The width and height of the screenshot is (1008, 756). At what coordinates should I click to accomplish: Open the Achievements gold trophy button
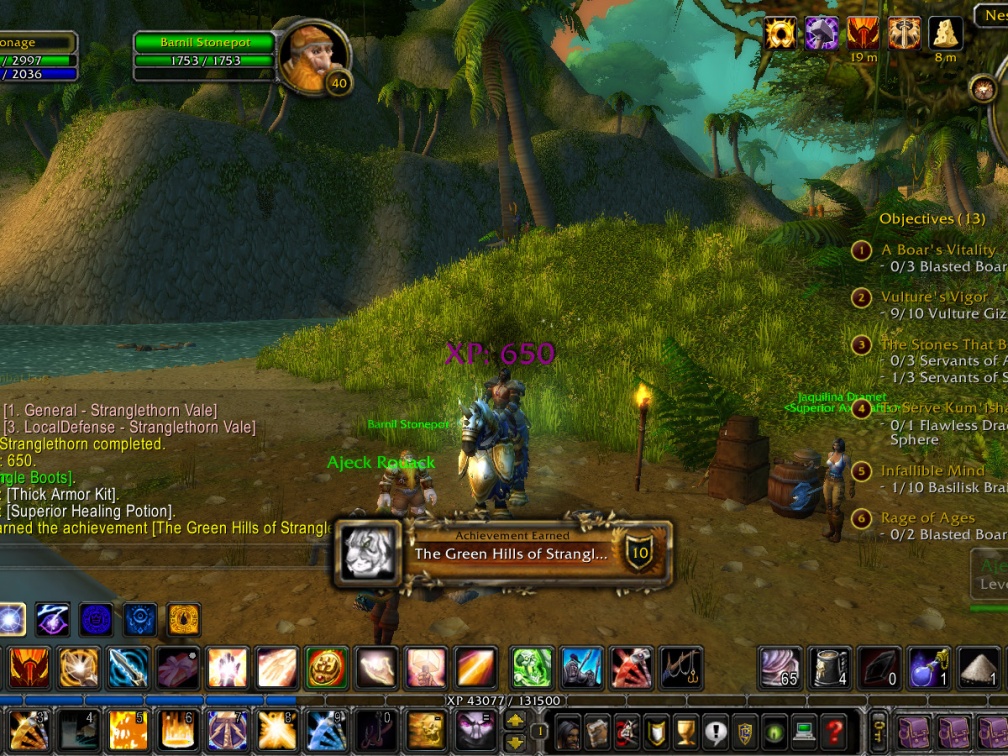685,730
